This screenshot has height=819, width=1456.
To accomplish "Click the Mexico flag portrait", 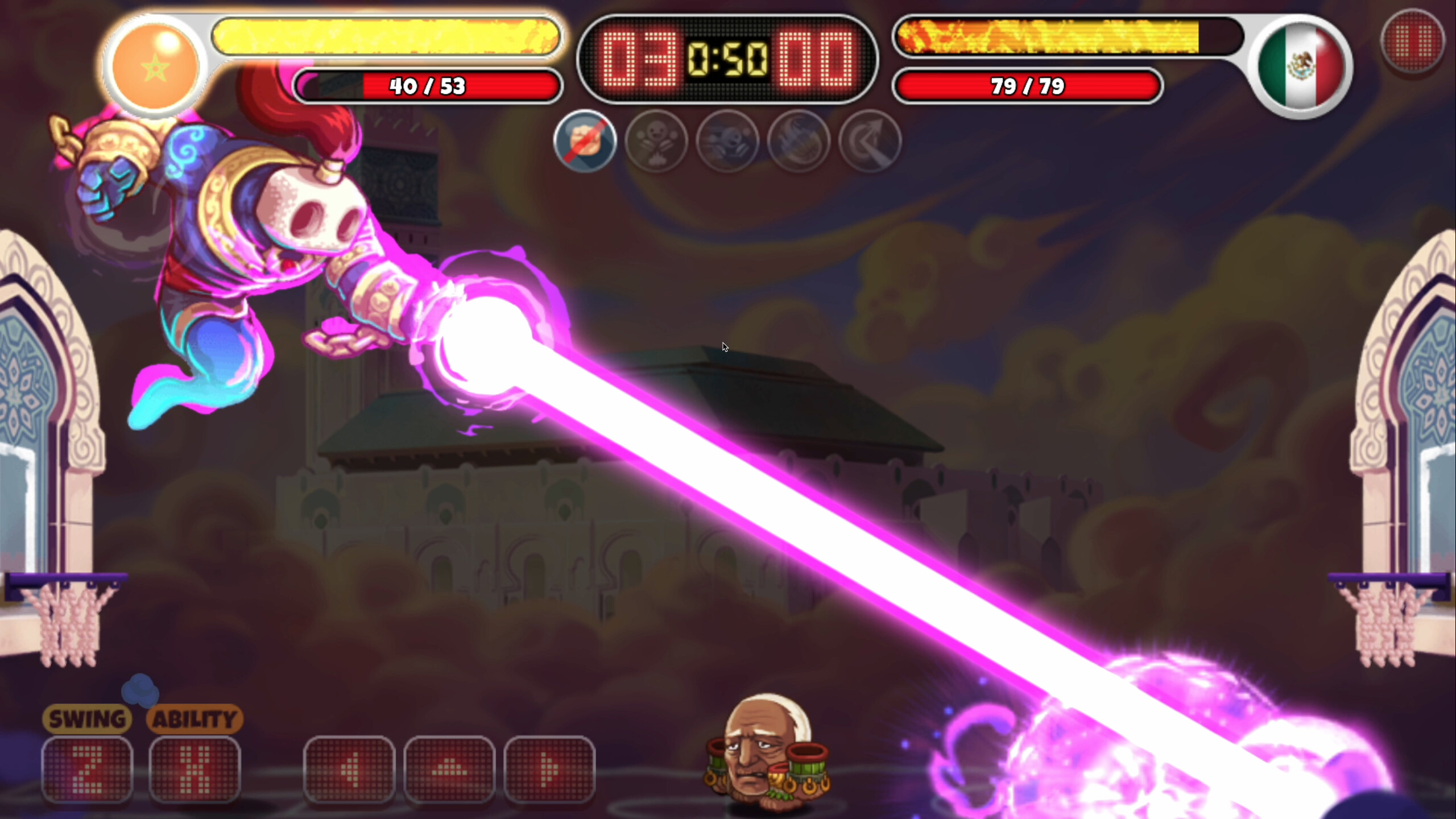I will (x=1300, y=63).
